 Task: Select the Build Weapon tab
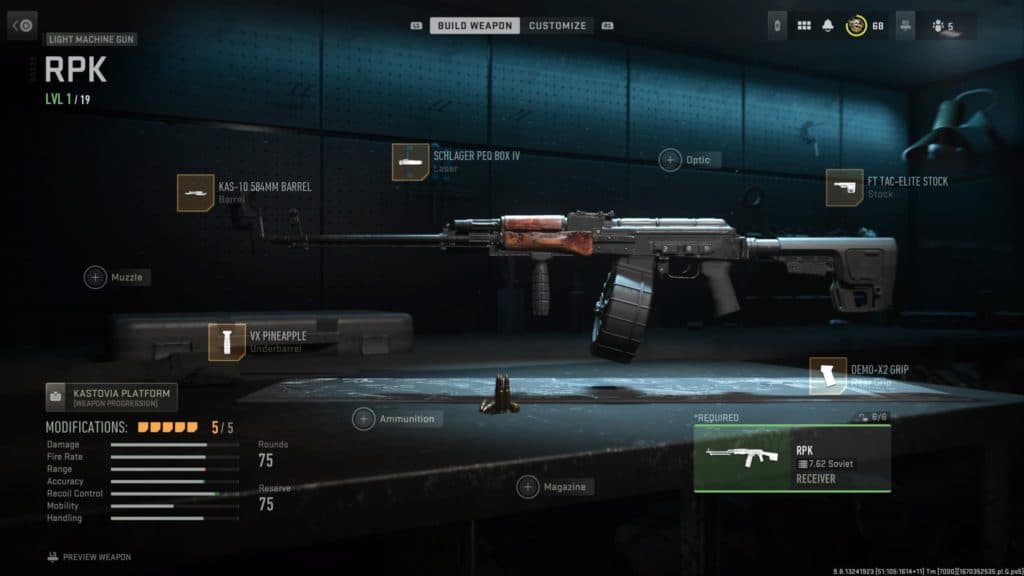[475, 25]
